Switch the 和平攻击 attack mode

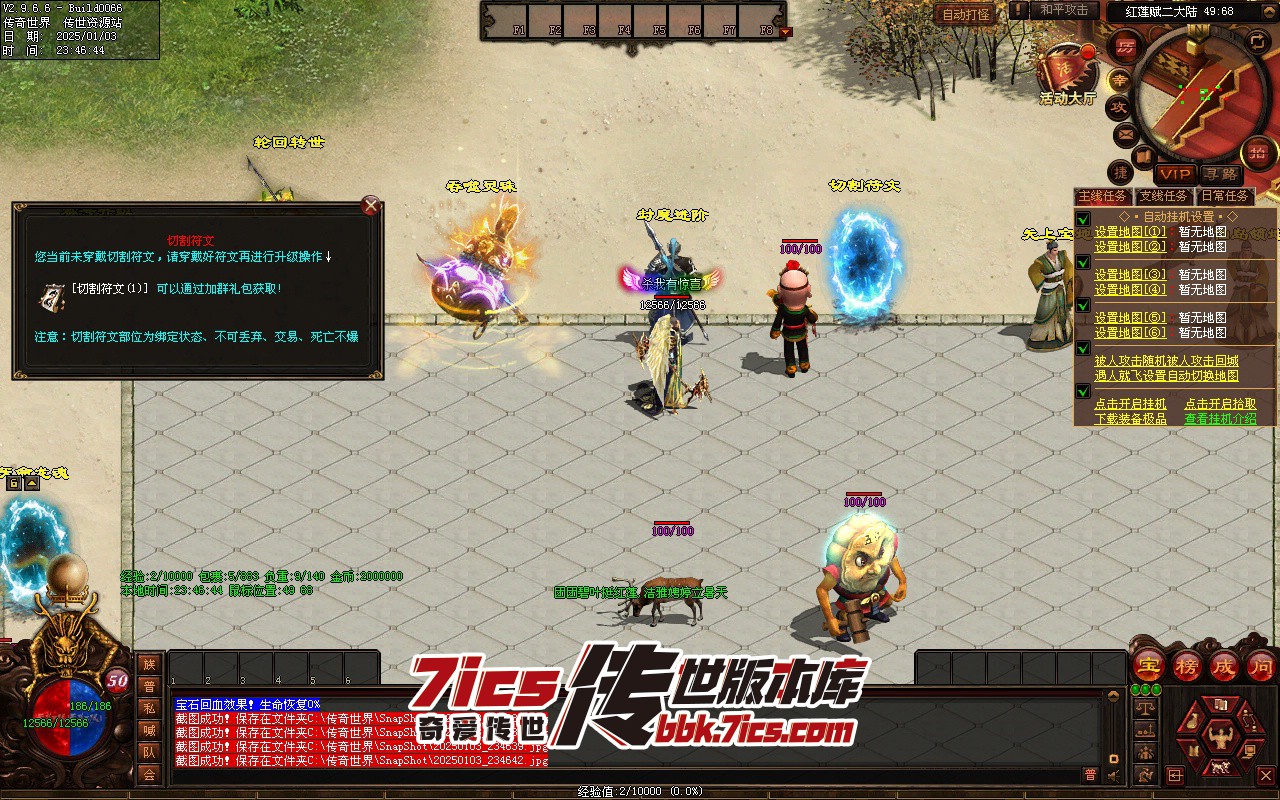point(1063,10)
